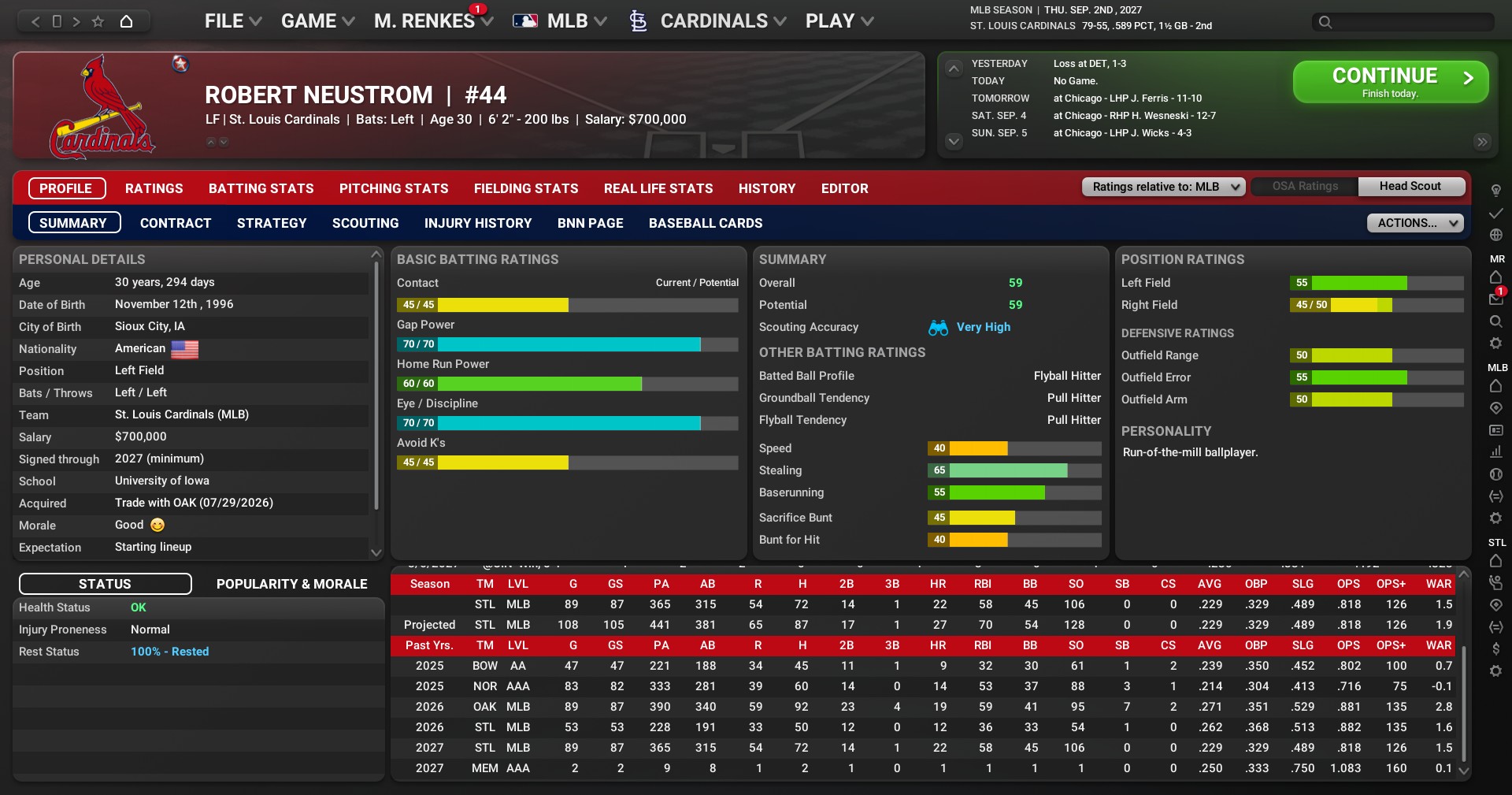The image size is (1512, 795).
Task: Open the M. RENKES manager menu
Action: (432, 21)
